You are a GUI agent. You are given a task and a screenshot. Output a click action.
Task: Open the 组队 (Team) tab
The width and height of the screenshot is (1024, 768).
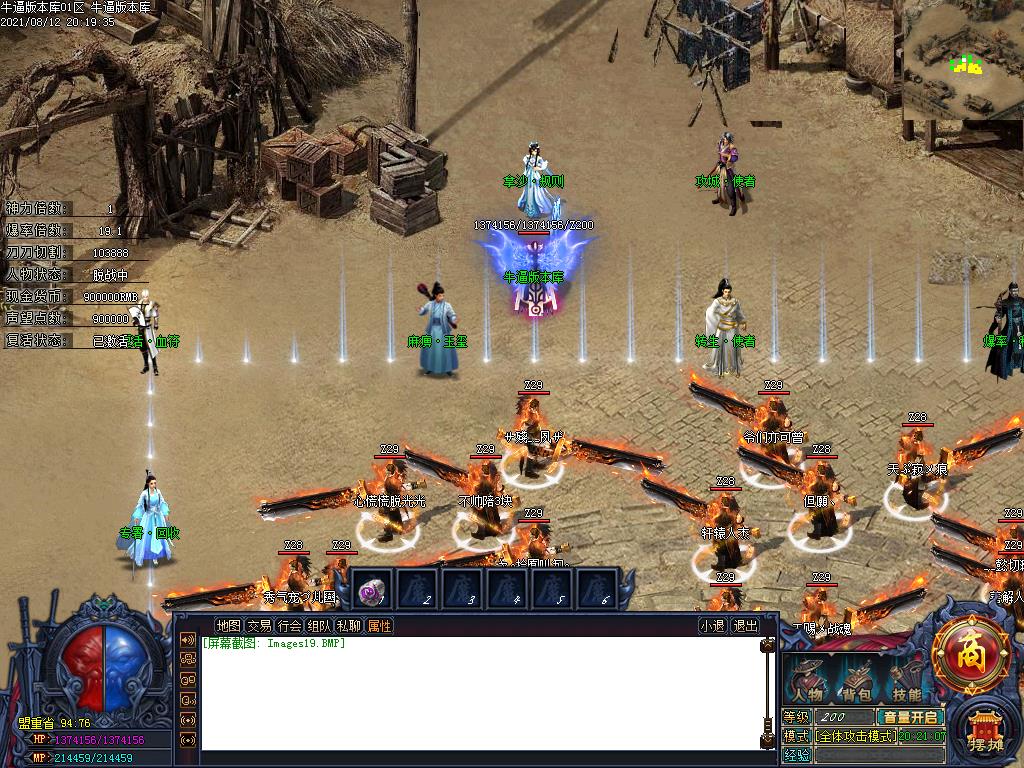pos(319,626)
